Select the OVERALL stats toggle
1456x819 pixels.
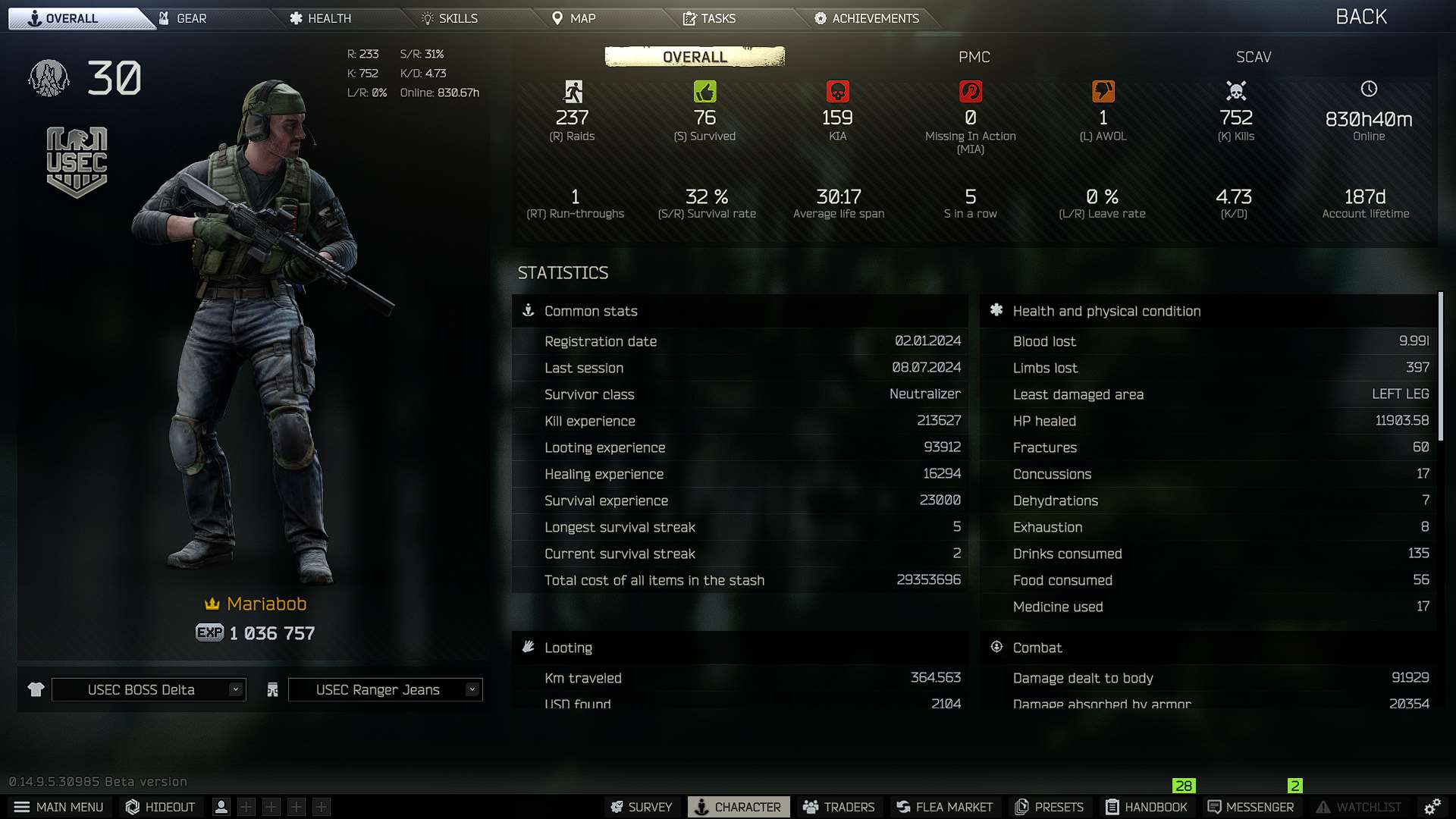click(x=694, y=56)
